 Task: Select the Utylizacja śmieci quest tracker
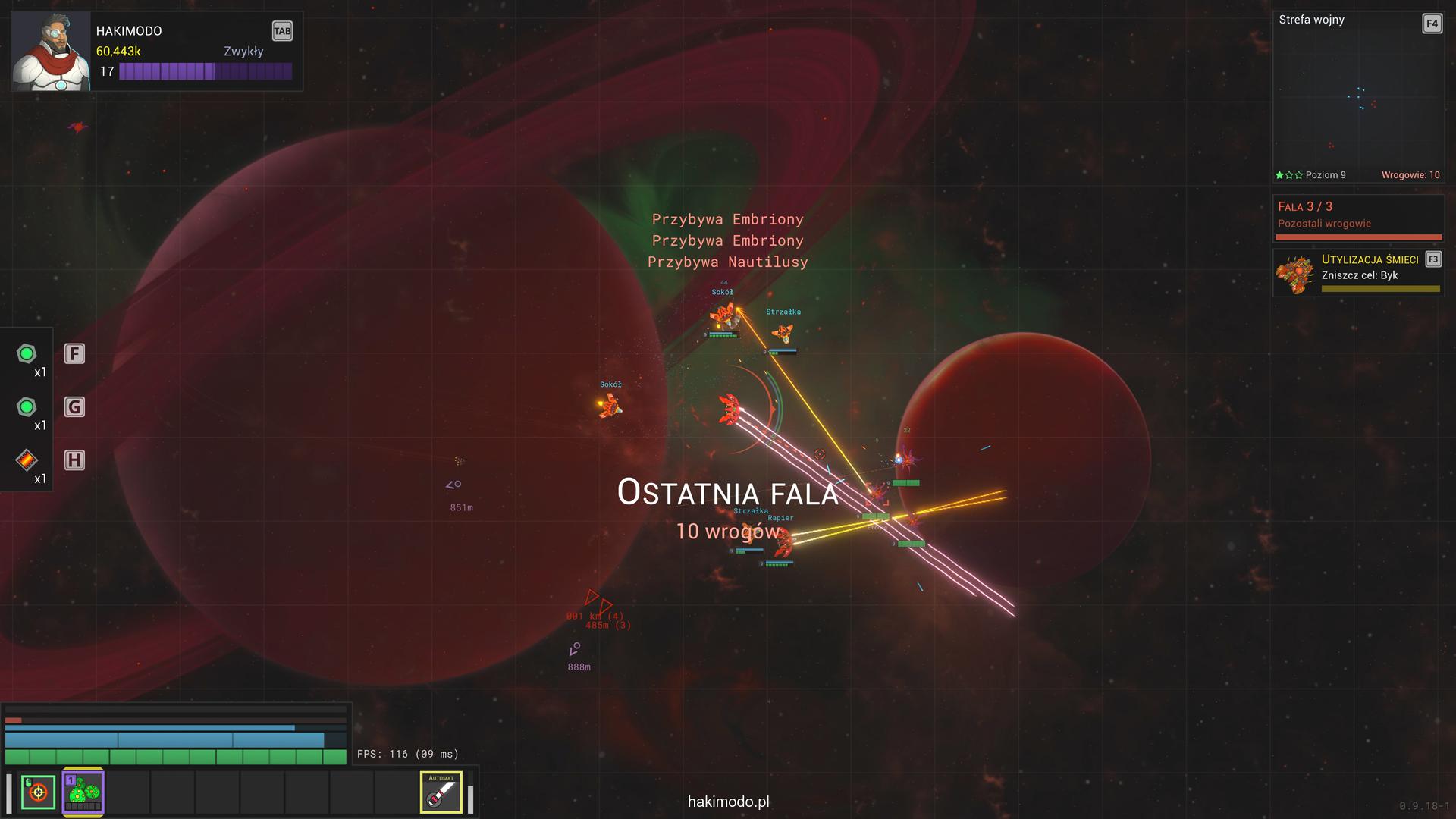point(1357,273)
